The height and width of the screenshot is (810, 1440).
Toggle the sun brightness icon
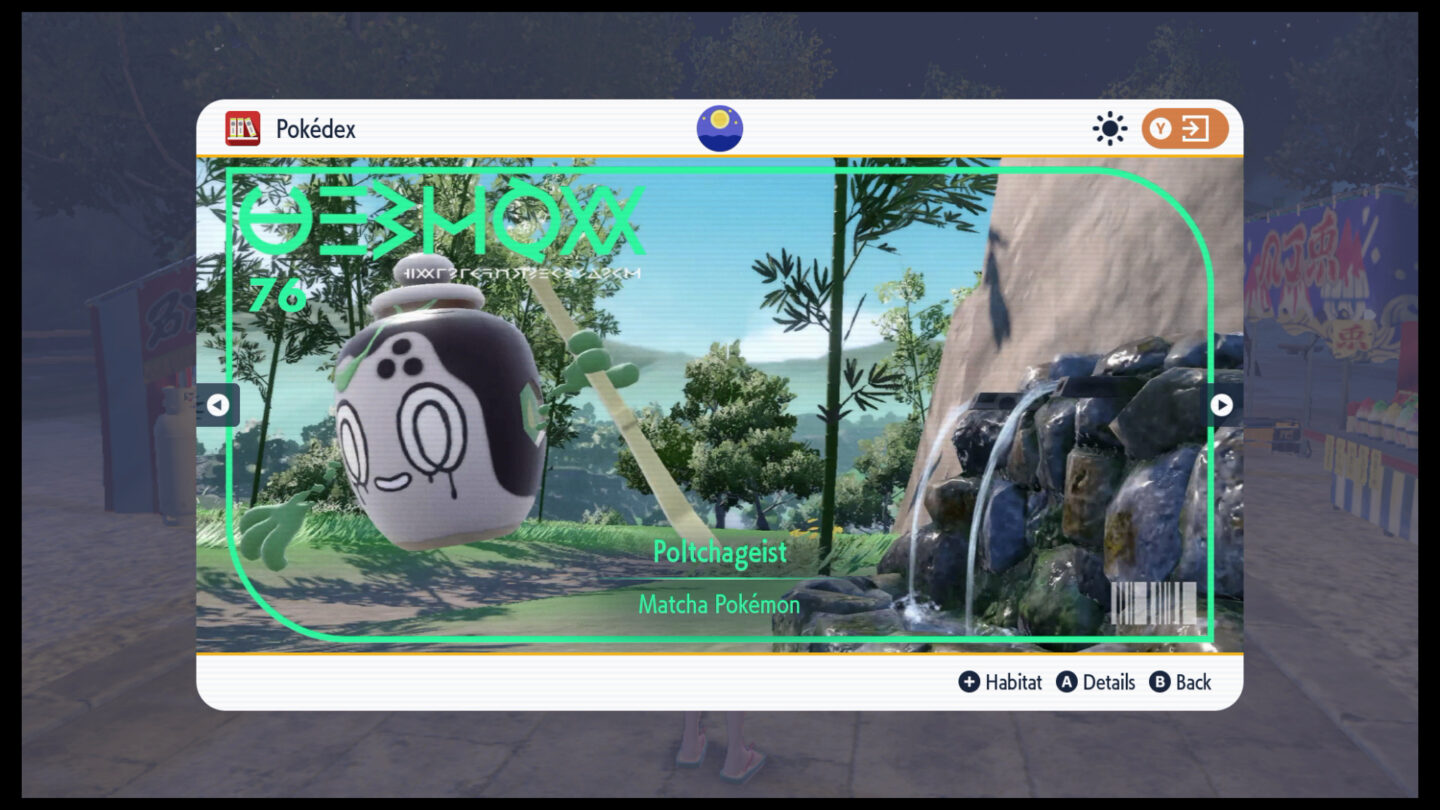pyautogui.click(x=1109, y=129)
